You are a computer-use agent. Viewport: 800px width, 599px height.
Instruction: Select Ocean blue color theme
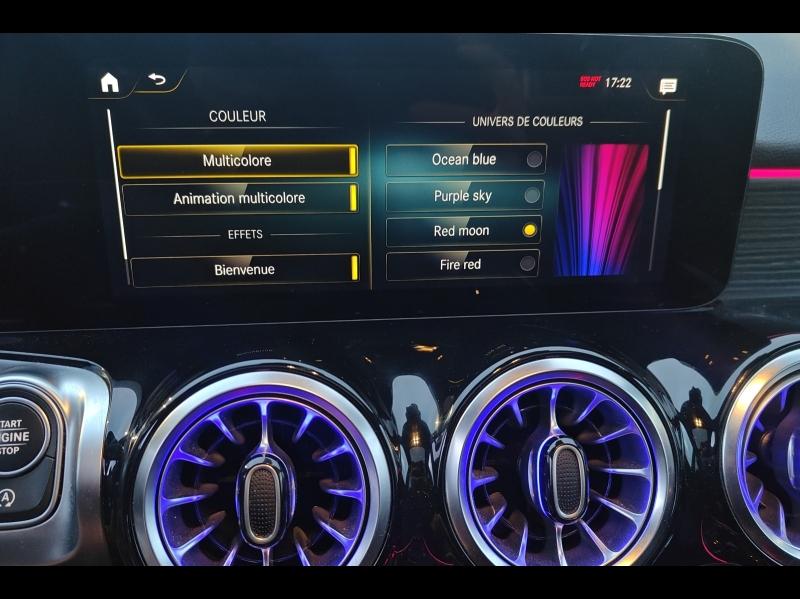pyautogui.click(x=465, y=160)
